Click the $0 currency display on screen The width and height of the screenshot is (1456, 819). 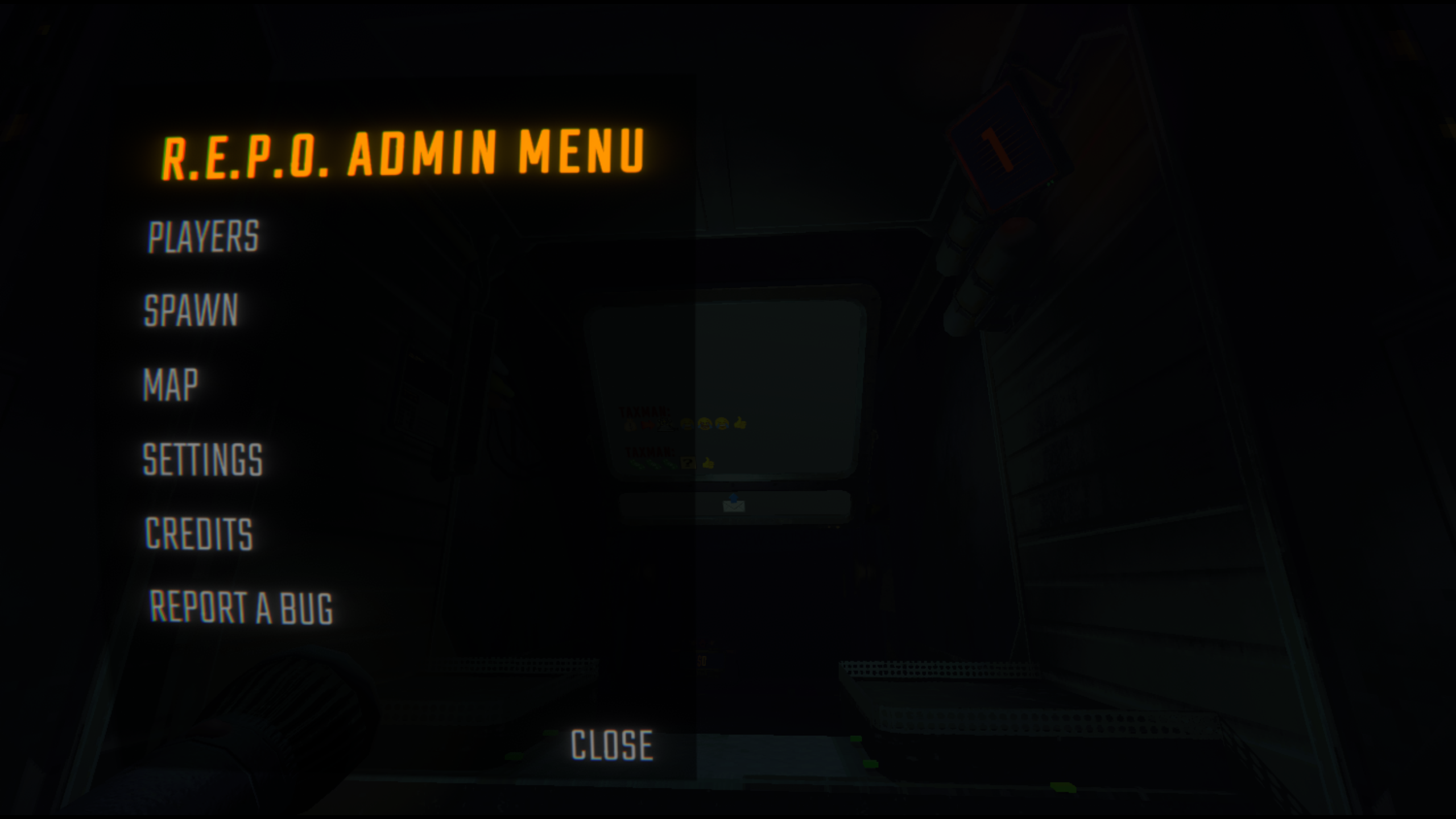pos(702,661)
